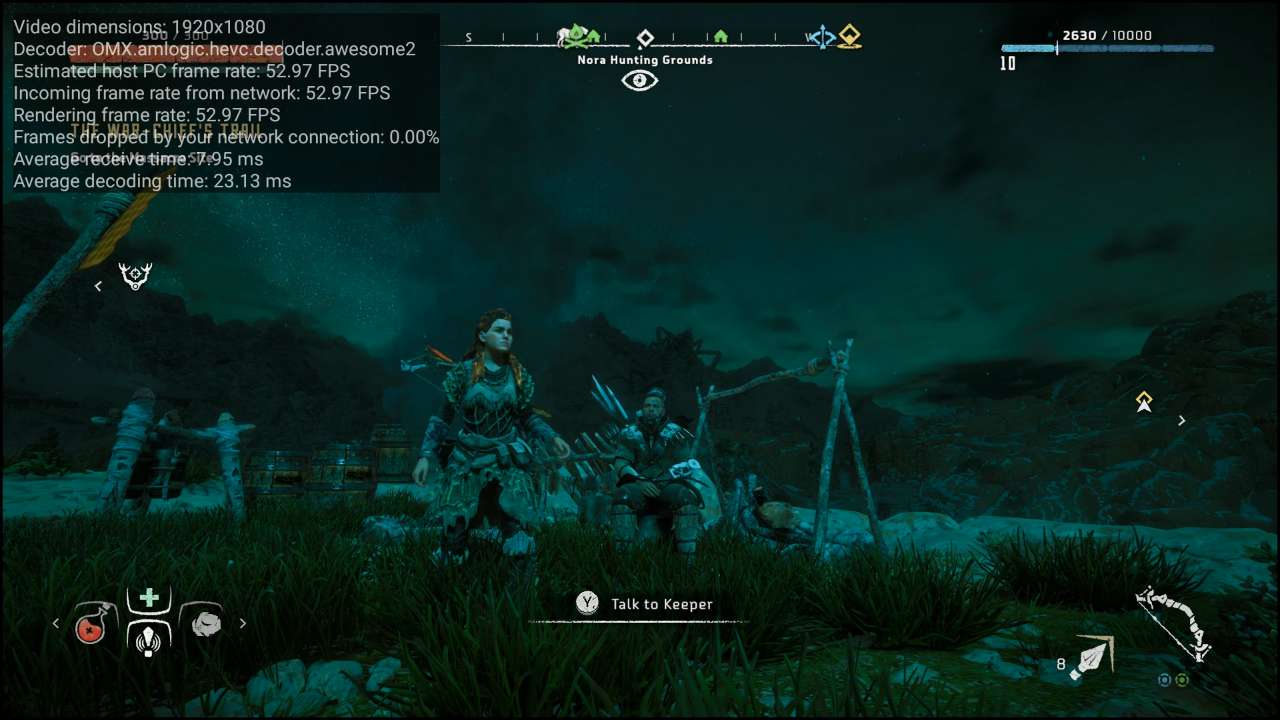
Task: Click the antlered target icon
Action: coord(135,276)
